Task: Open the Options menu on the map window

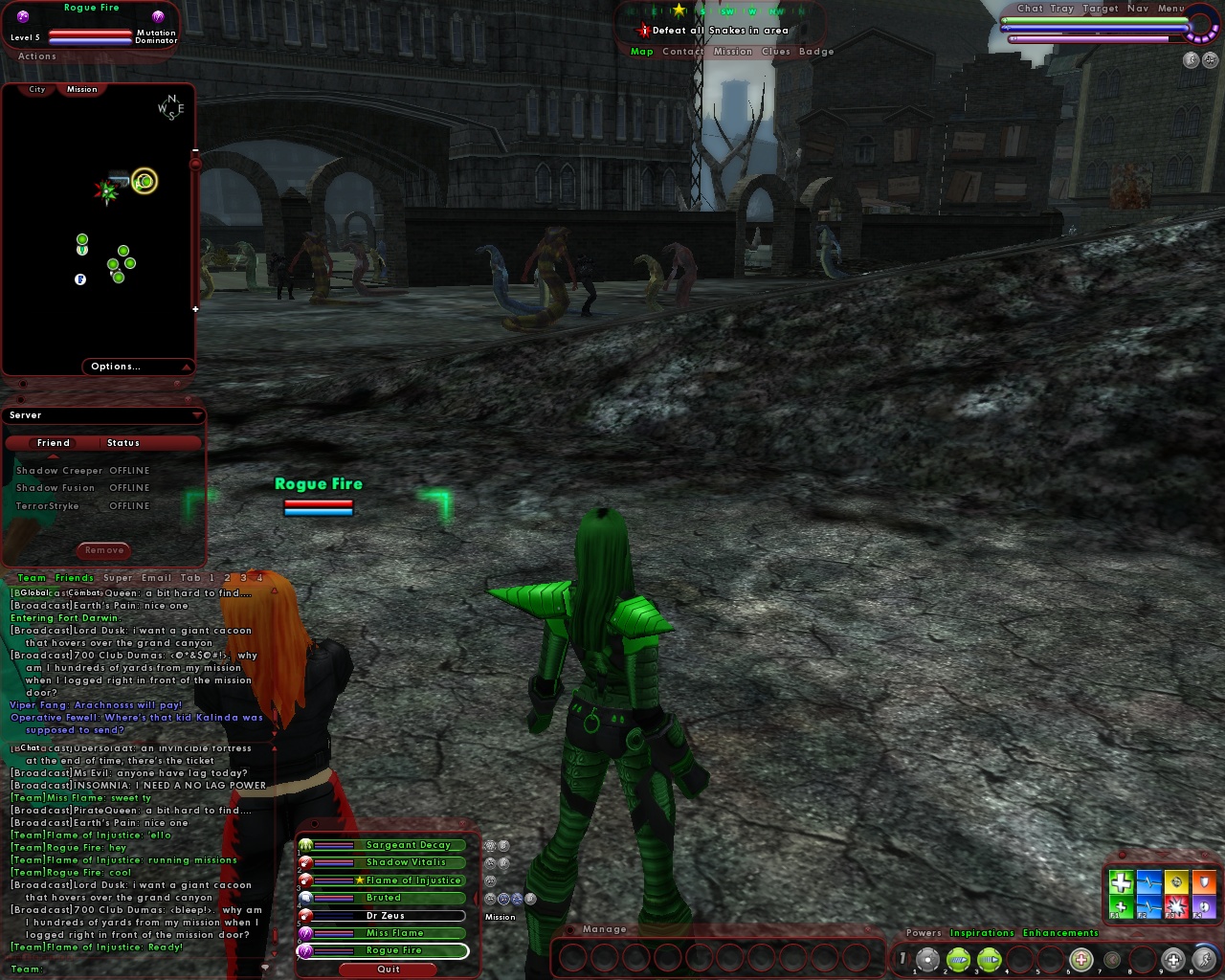Action: (x=116, y=367)
